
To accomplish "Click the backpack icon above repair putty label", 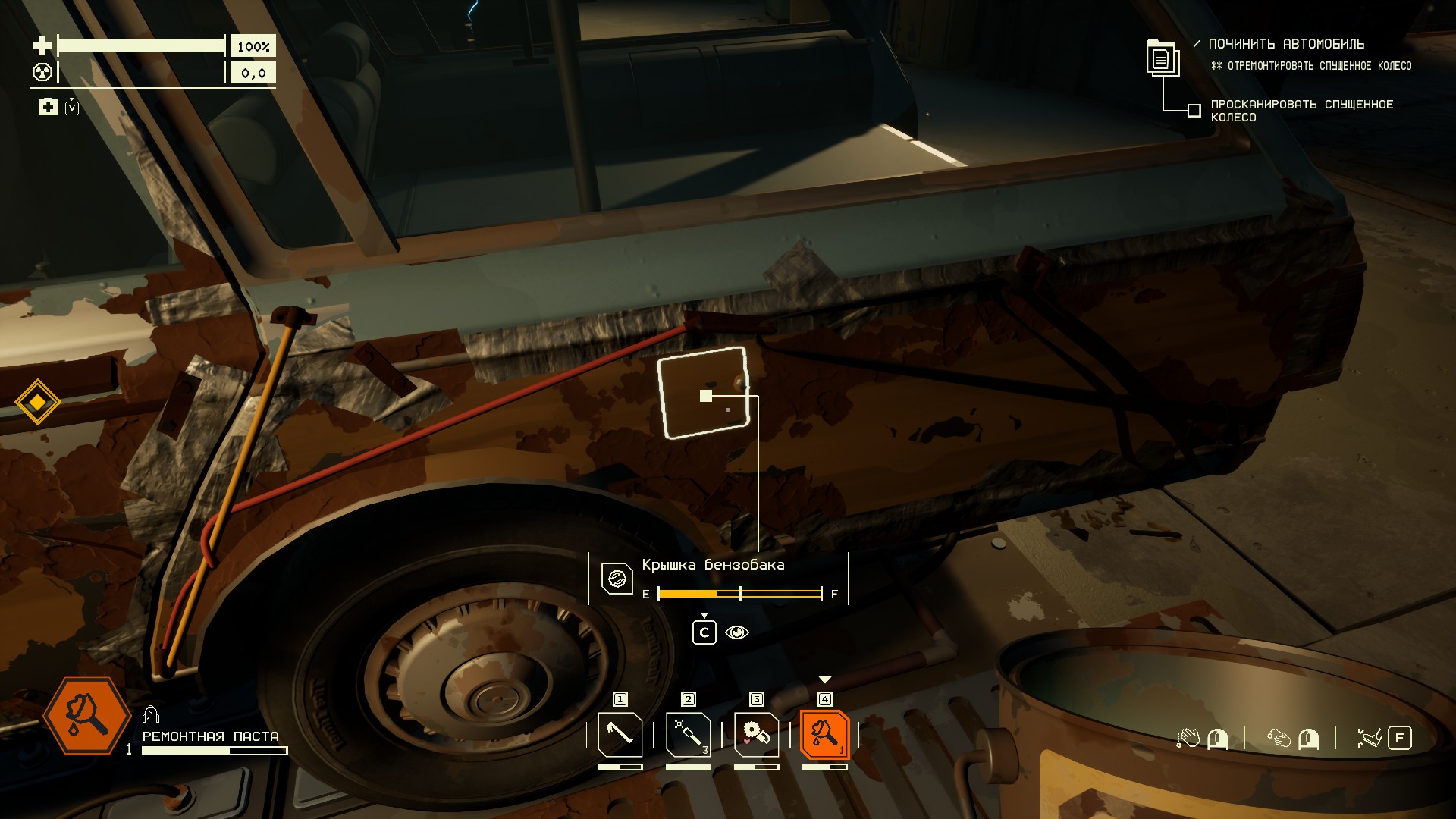I will (x=150, y=714).
